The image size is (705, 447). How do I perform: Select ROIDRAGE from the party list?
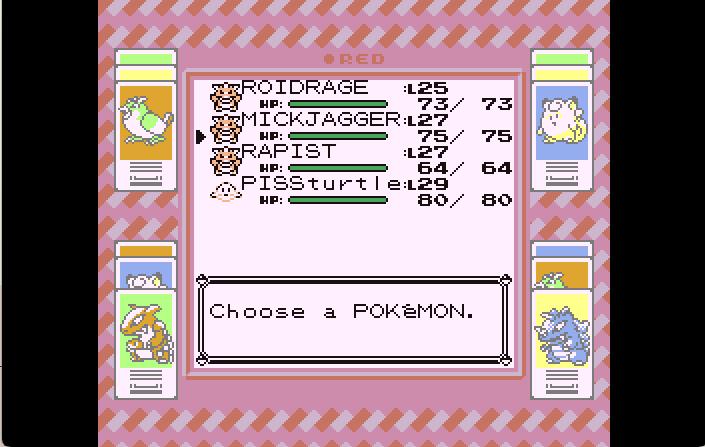tap(305, 88)
